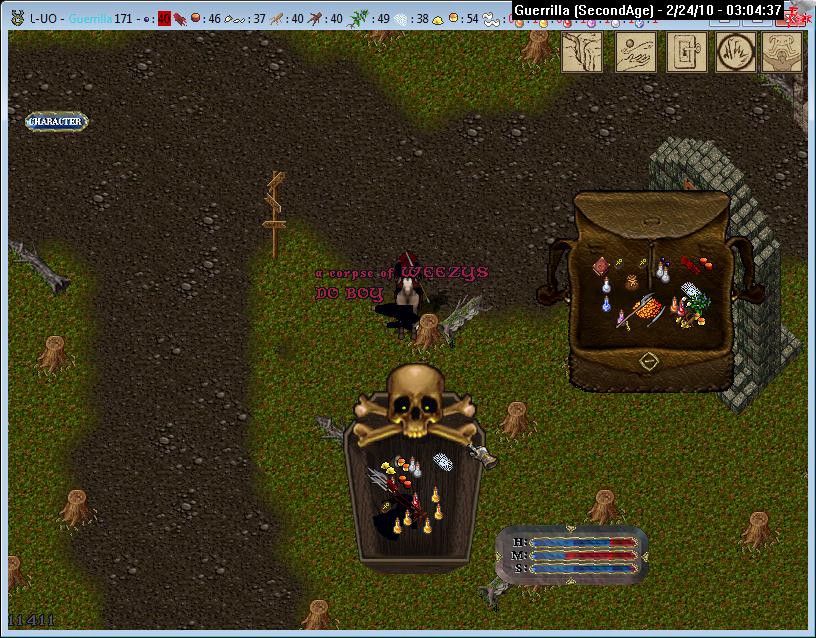Activate the cracked-earth spell icon
This screenshot has width=816, height=638.
[581, 52]
